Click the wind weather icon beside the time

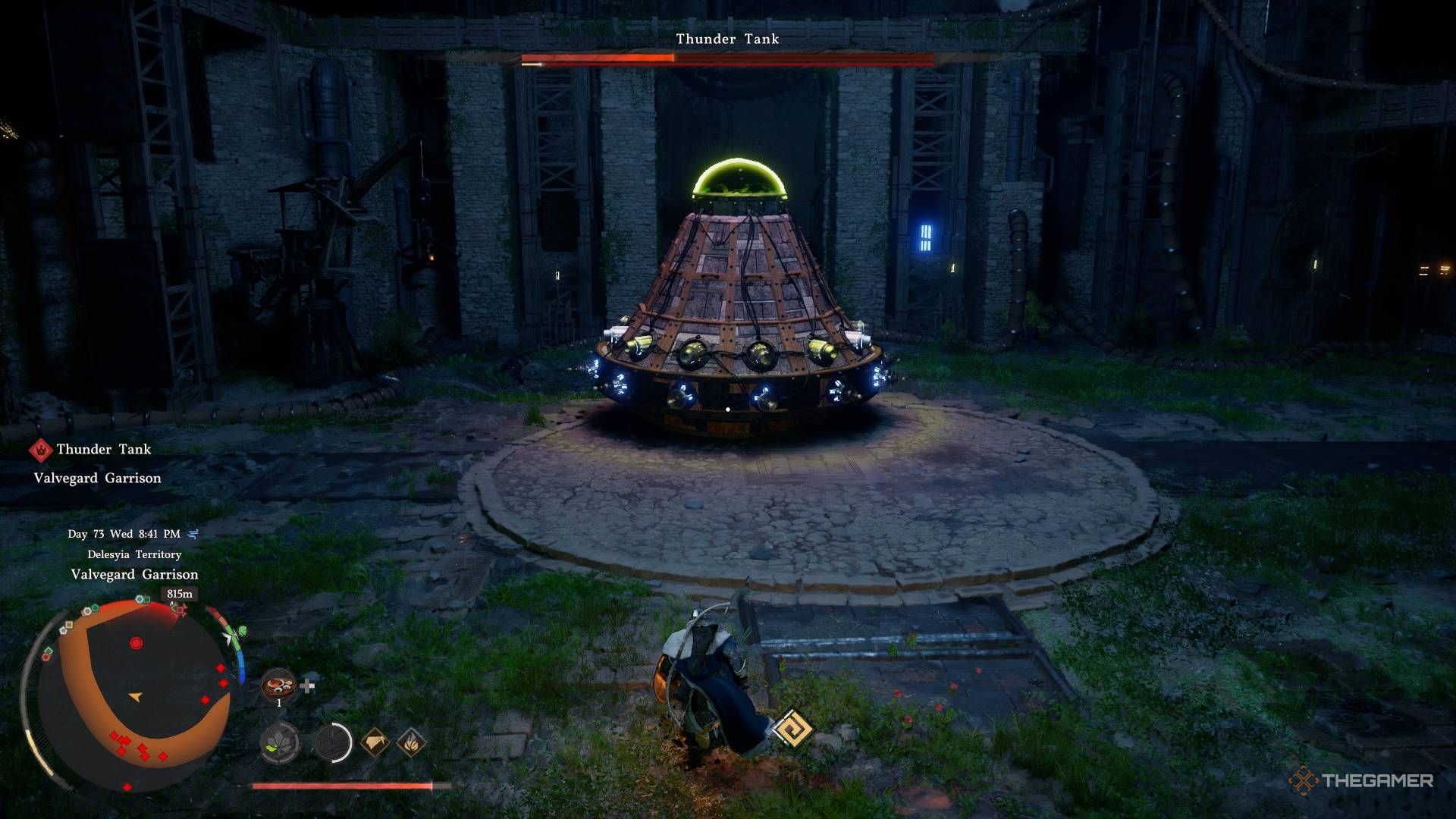[x=193, y=534]
